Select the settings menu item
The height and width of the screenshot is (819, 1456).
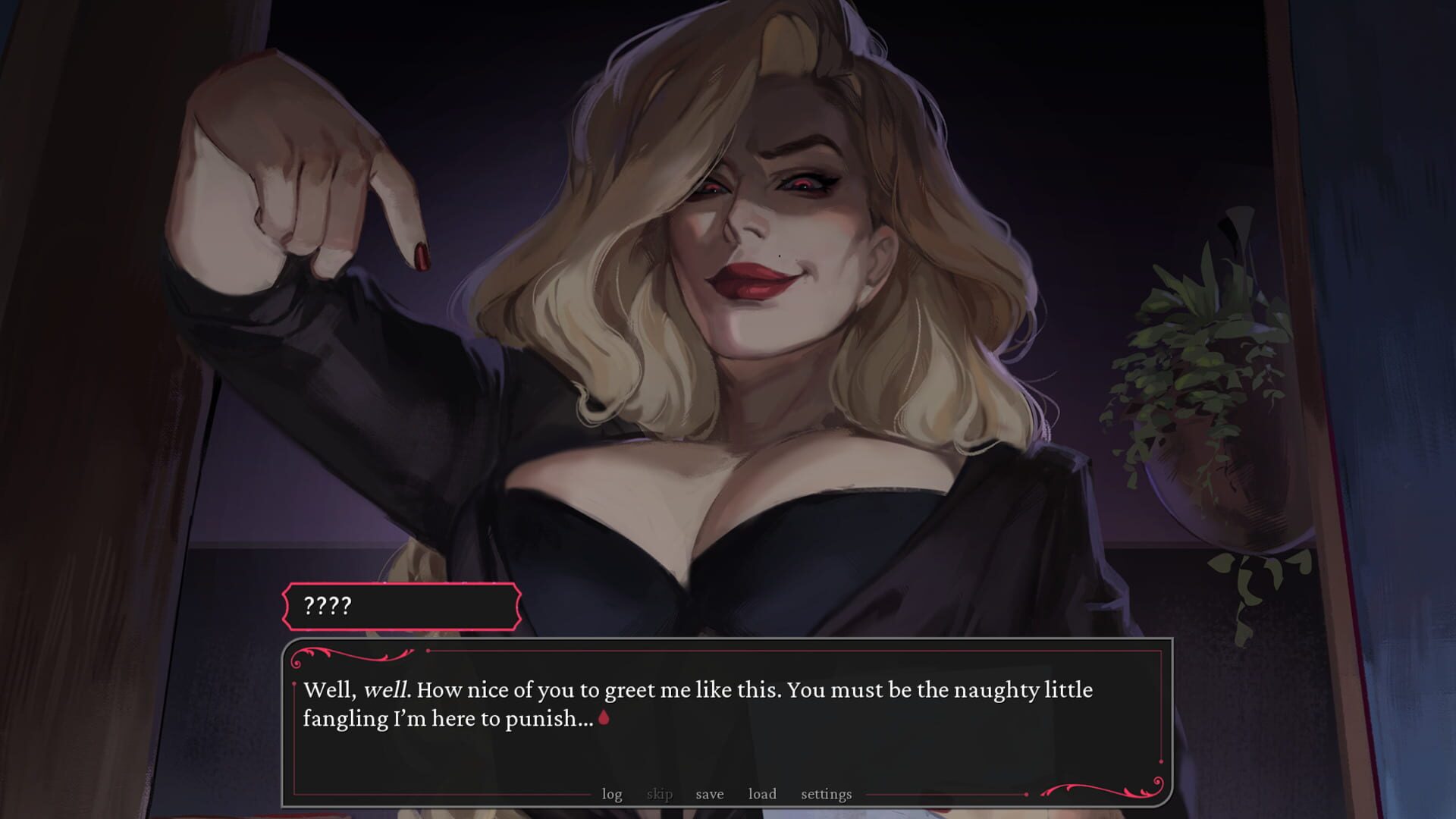[x=825, y=794]
